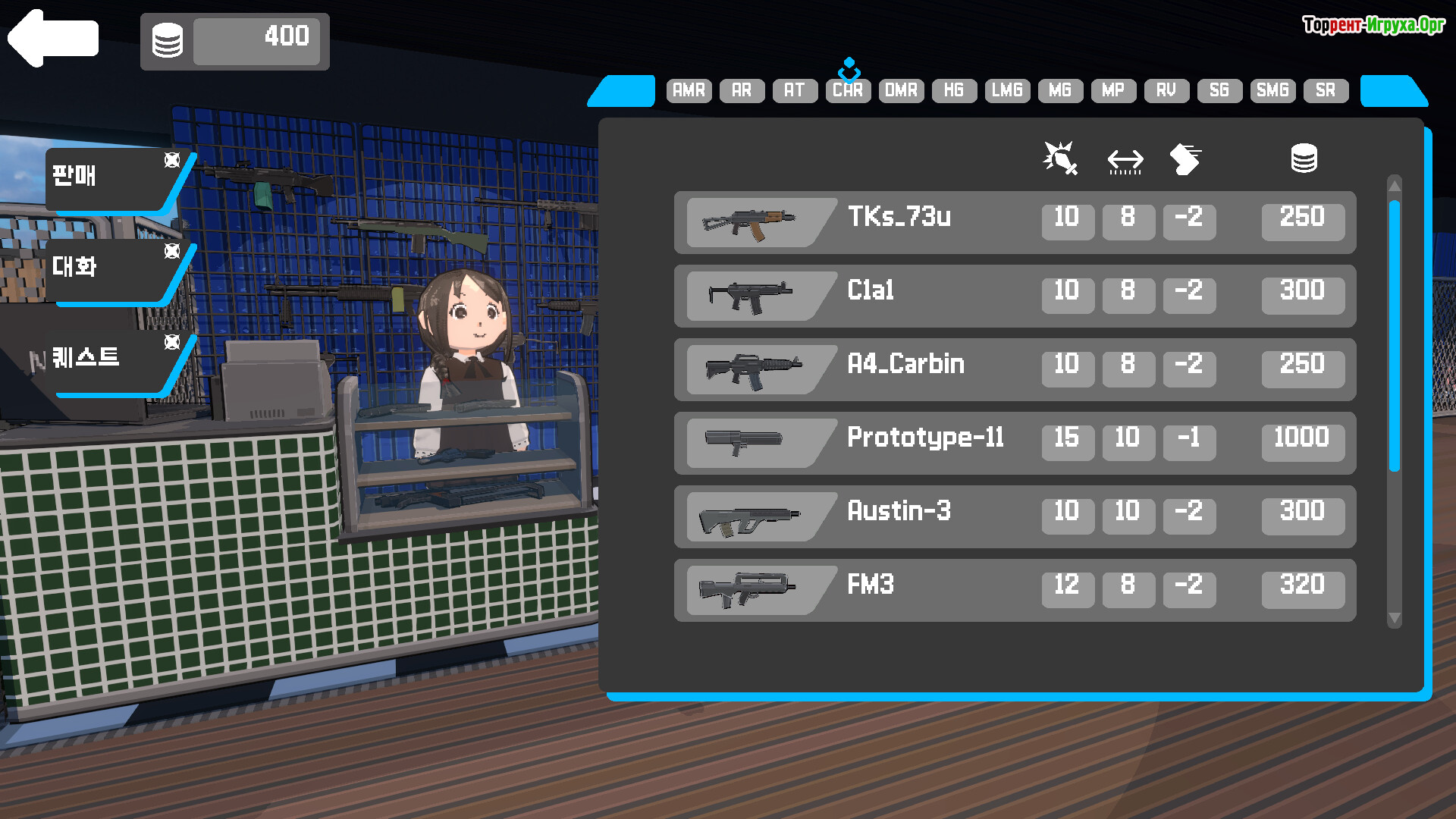
Task: Choose the 대화 (talk) option
Action: pyautogui.click(x=106, y=268)
